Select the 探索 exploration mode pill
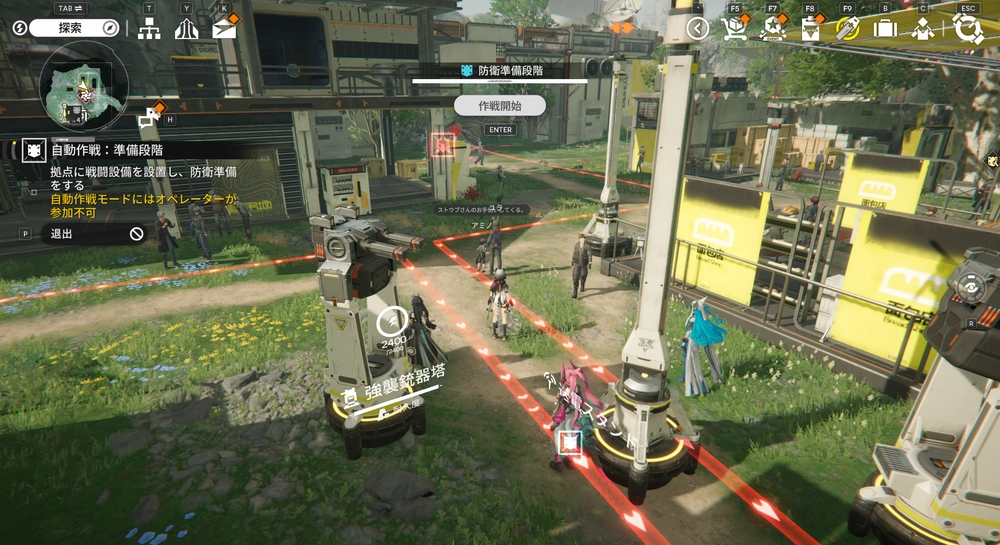Screen dimensions: 1000x545 pos(74,28)
